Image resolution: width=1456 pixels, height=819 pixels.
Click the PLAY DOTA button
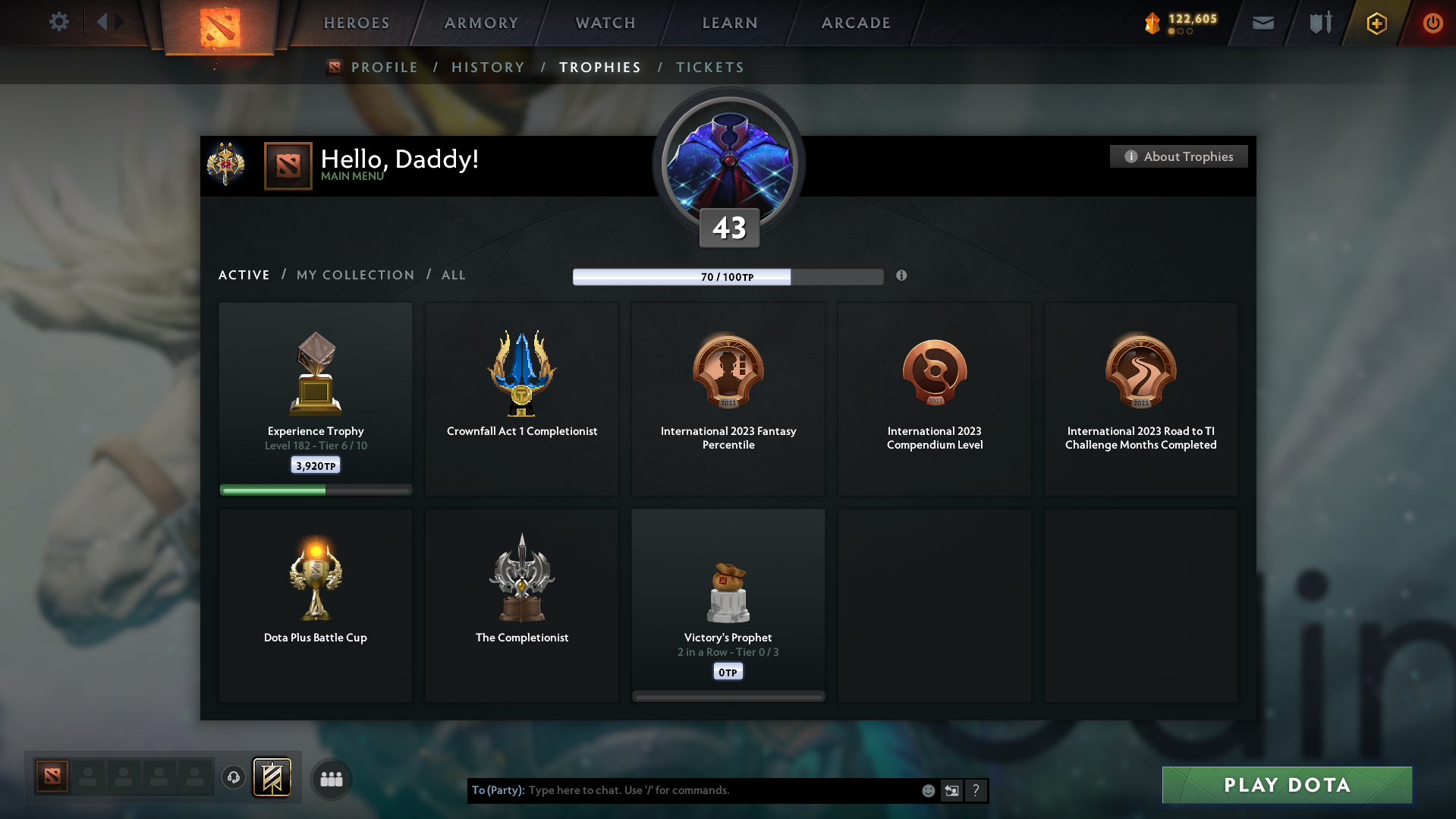(x=1286, y=785)
